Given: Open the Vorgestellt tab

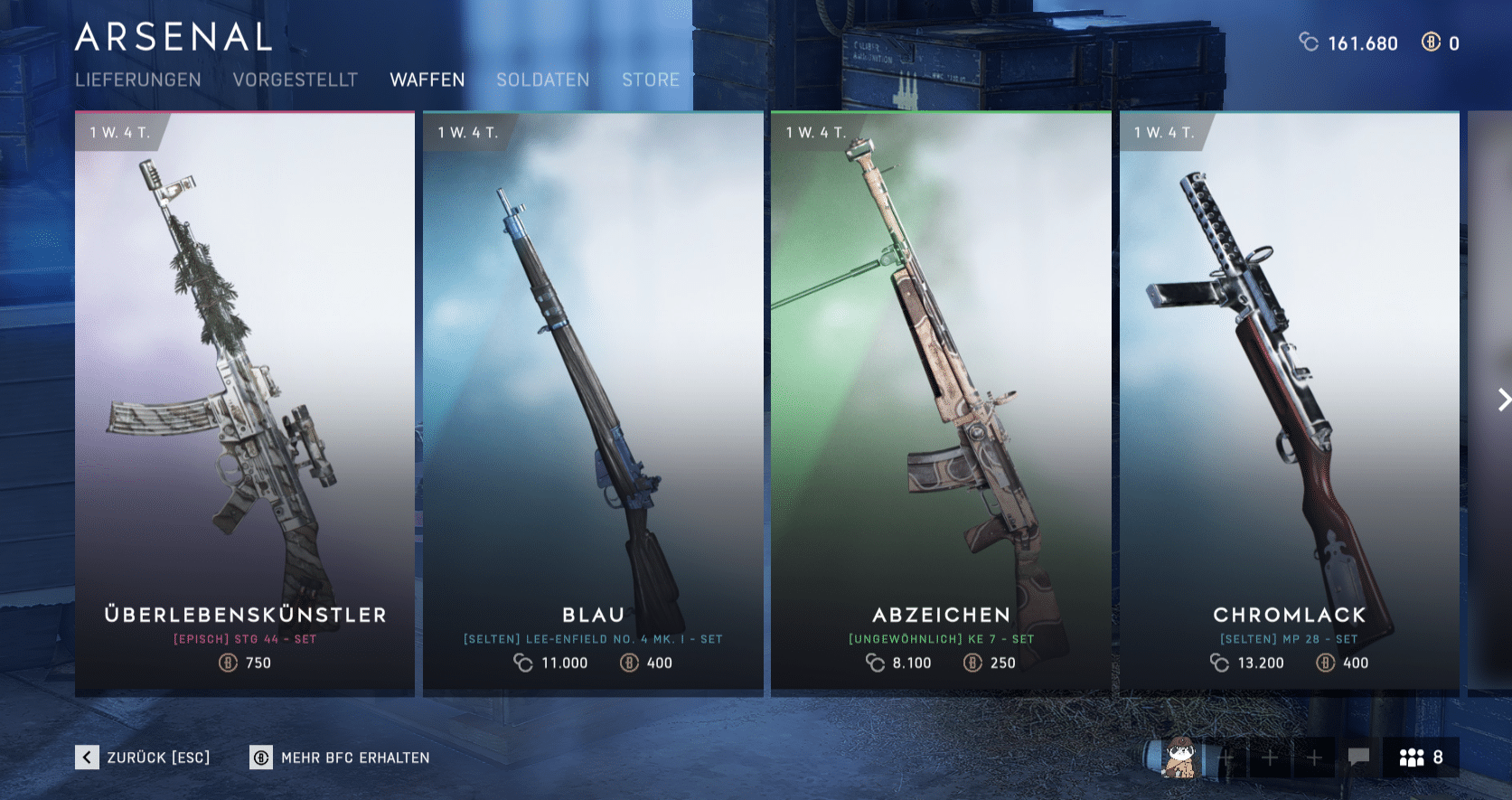Looking at the screenshot, I should (296, 80).
